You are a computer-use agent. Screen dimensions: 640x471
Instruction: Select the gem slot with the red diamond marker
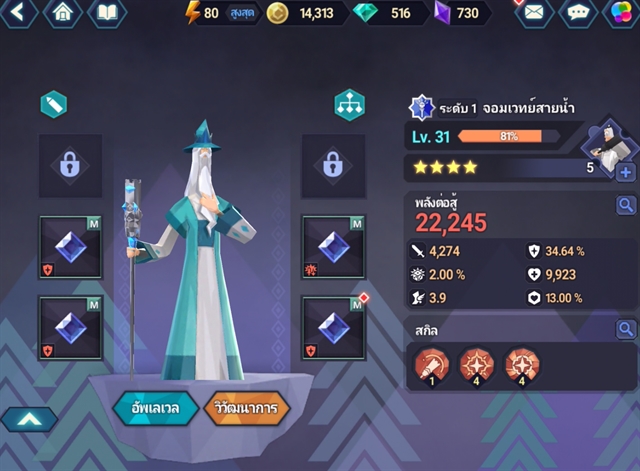(x=334, y=328)
